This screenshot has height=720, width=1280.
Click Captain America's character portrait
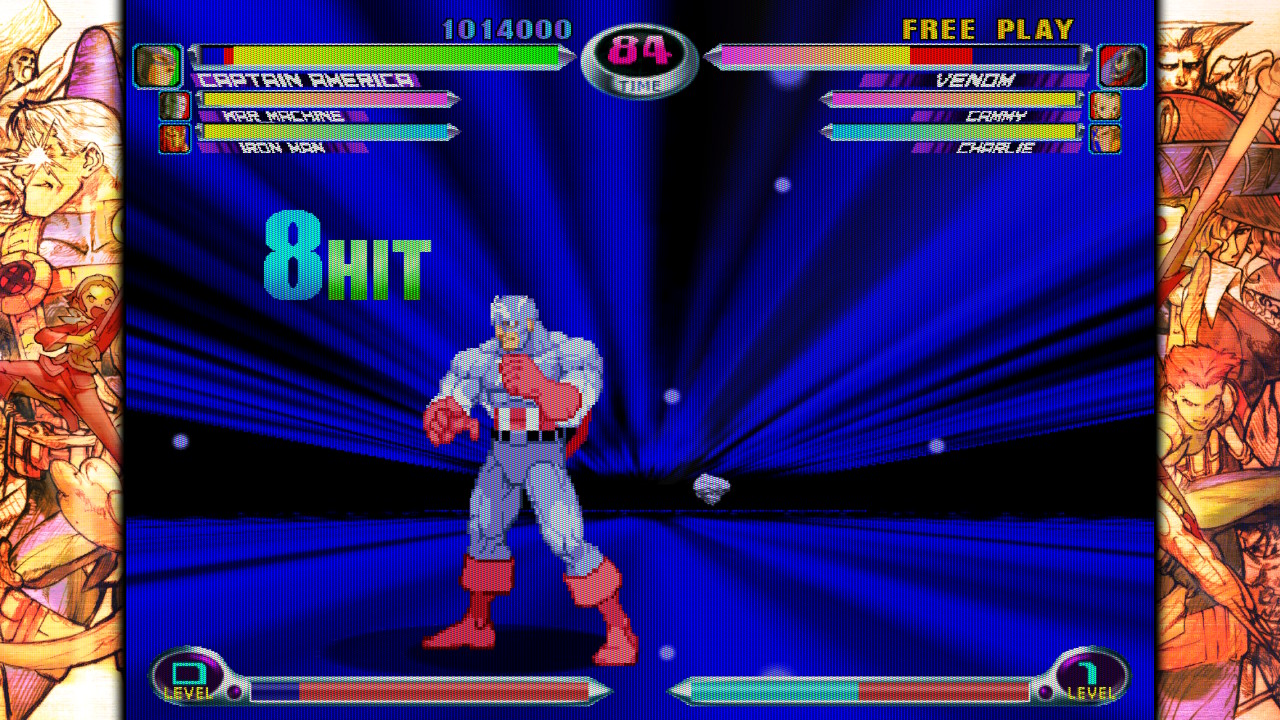click(x=157, y=66)
